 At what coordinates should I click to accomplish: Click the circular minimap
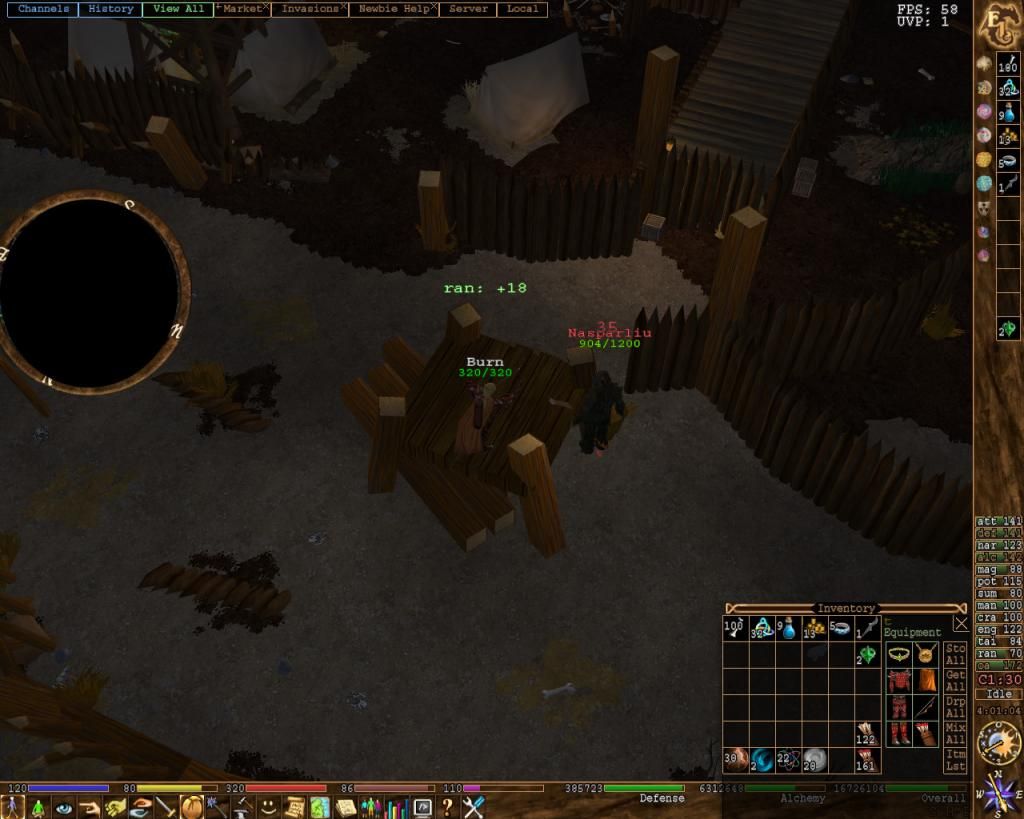(90, 292)
